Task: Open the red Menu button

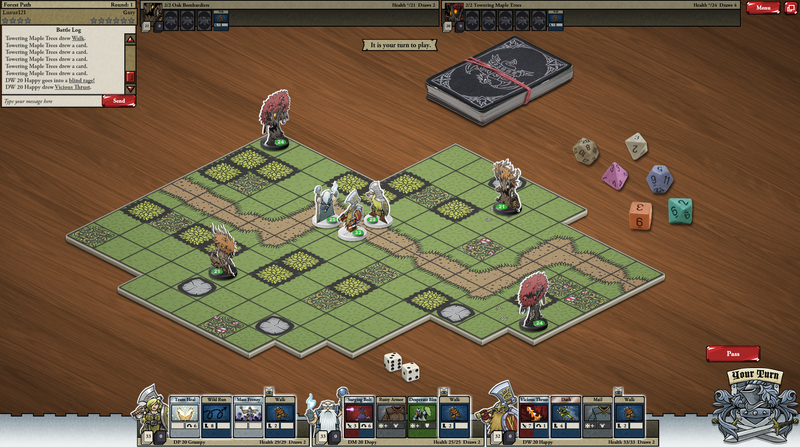Action: point(763,7)
